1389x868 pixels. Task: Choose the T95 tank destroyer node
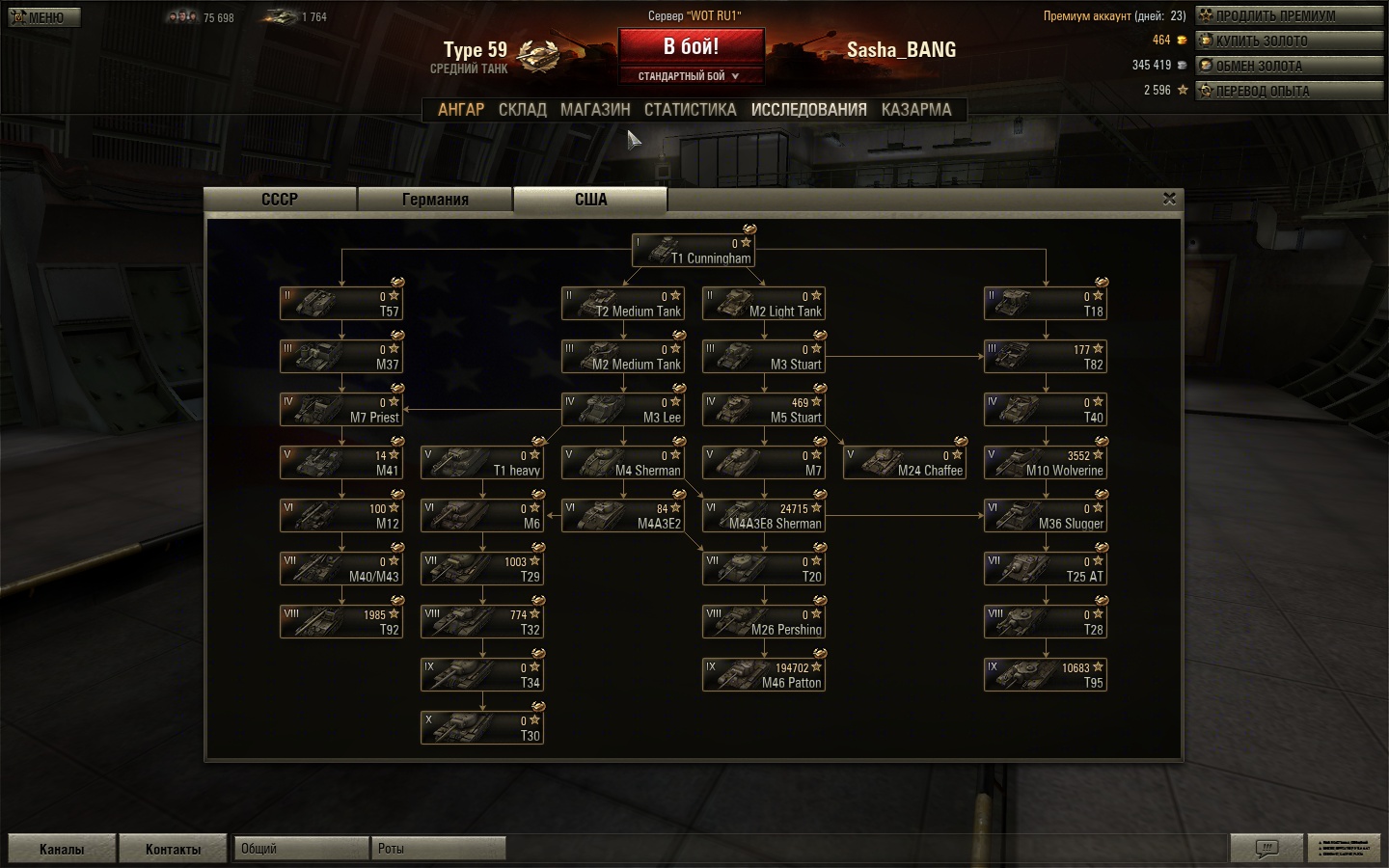pyautogui.click(x=1046, y=675)
